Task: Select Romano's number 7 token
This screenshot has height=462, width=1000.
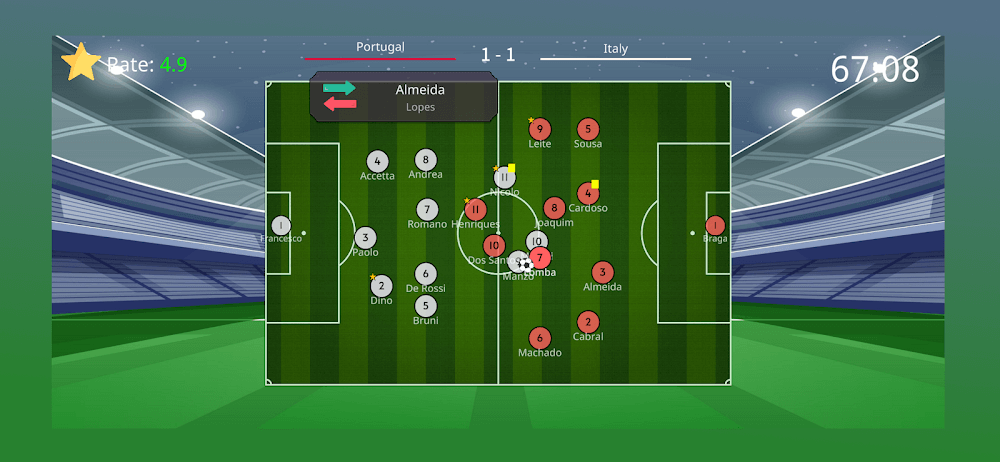Action: click(427, 210)
